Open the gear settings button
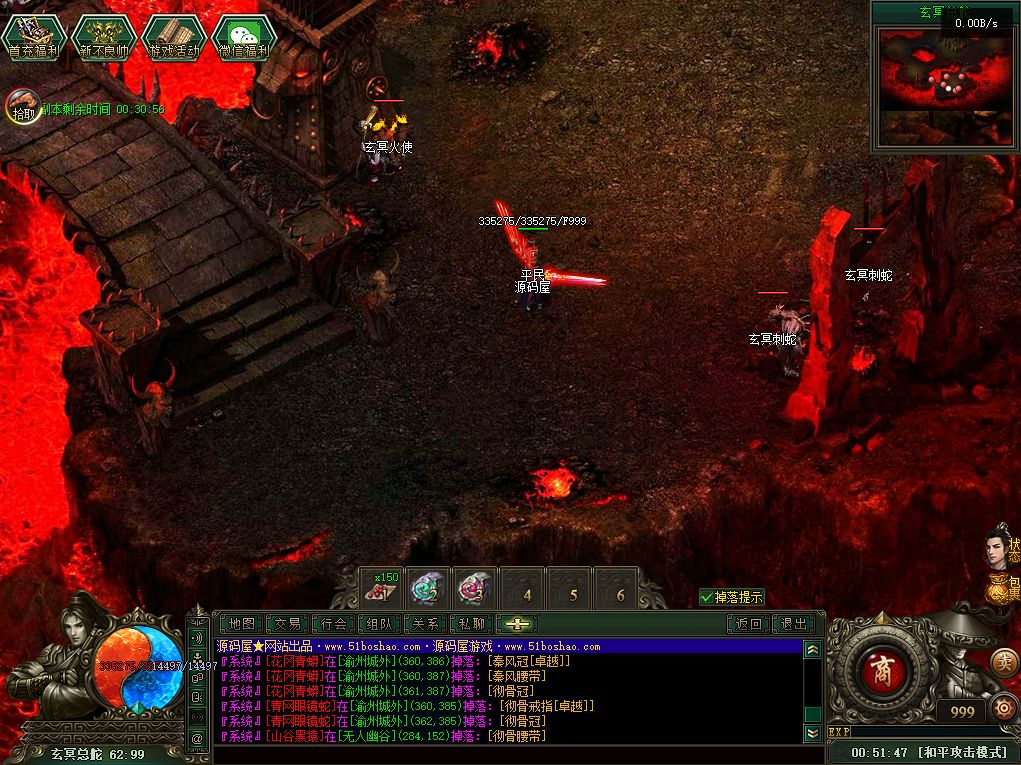 click(x=1003, y=710)
